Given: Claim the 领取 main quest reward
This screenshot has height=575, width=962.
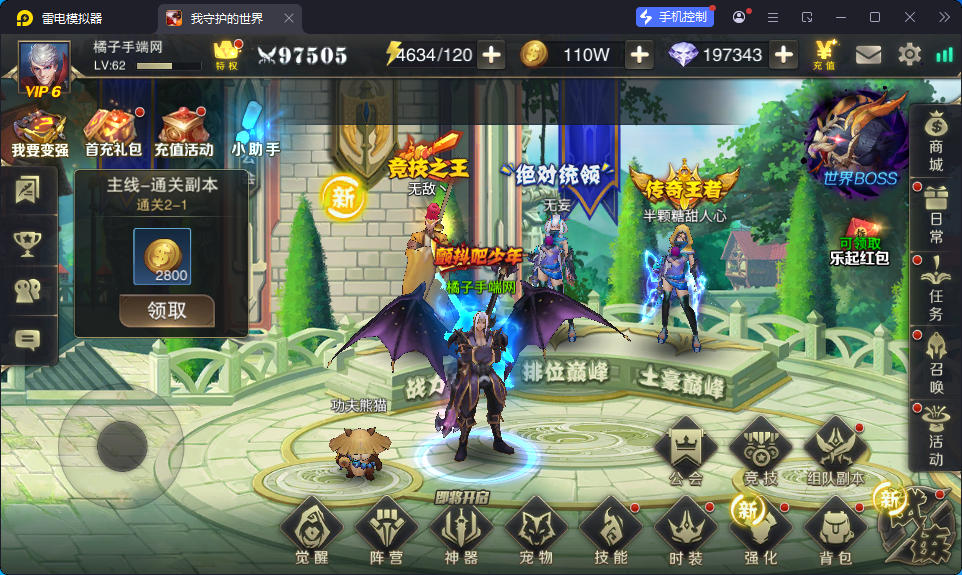Looking at the screenshot, I should [x=166, y=310].
